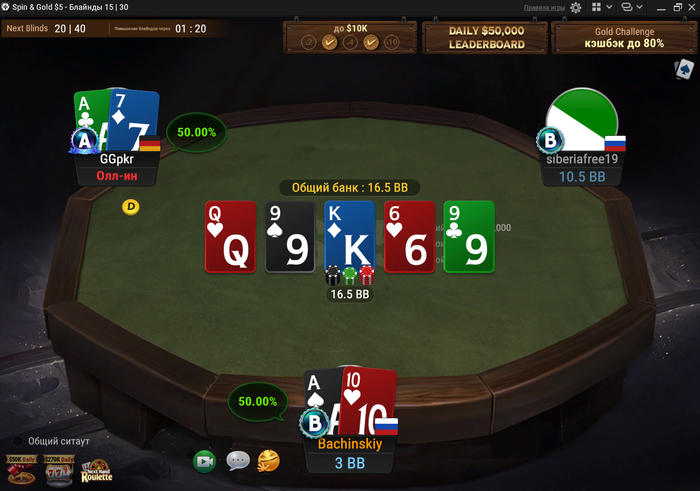
Task: Open the $50K Daily dice game
Action: point(19,470)
